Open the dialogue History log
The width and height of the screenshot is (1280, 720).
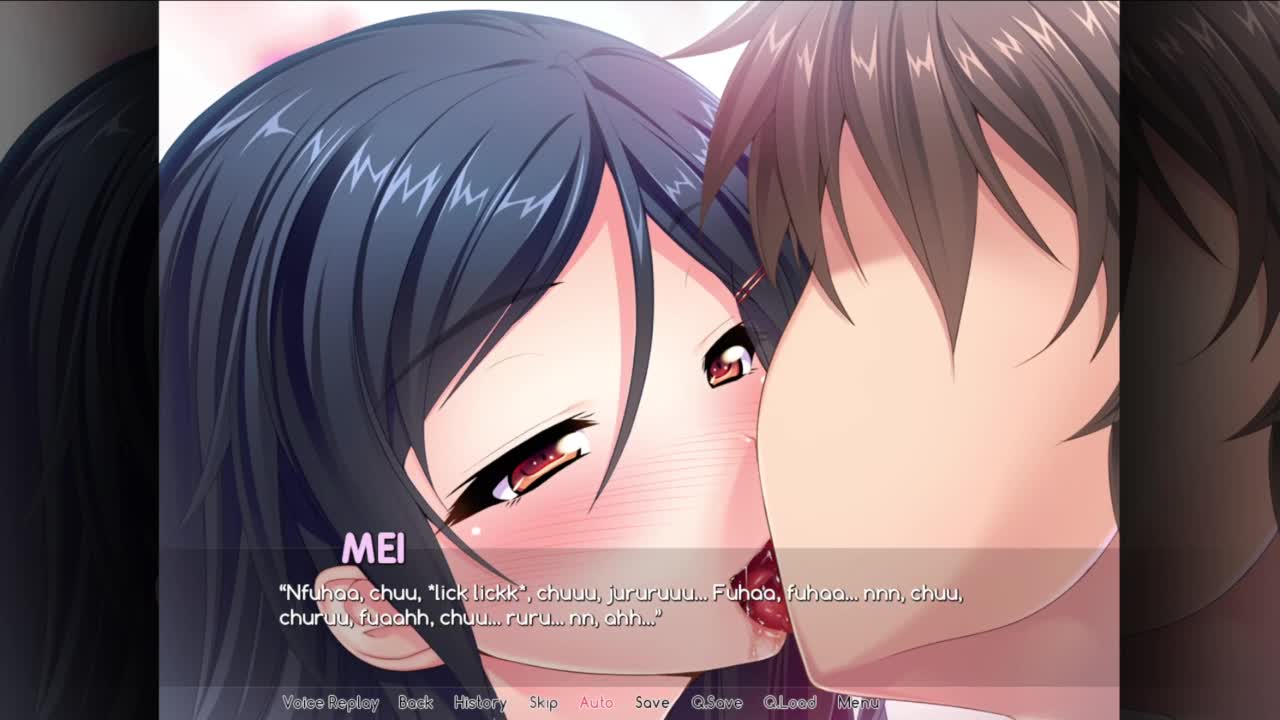pos(480,703)
